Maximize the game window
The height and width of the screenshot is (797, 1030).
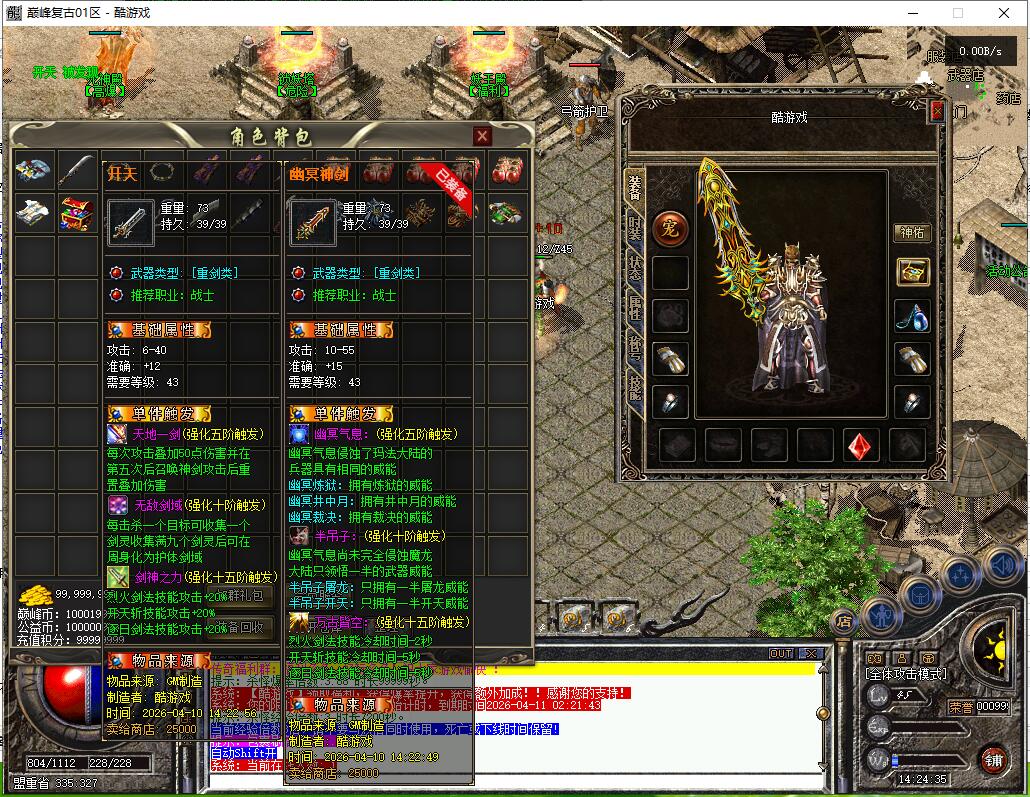(957, 13)
